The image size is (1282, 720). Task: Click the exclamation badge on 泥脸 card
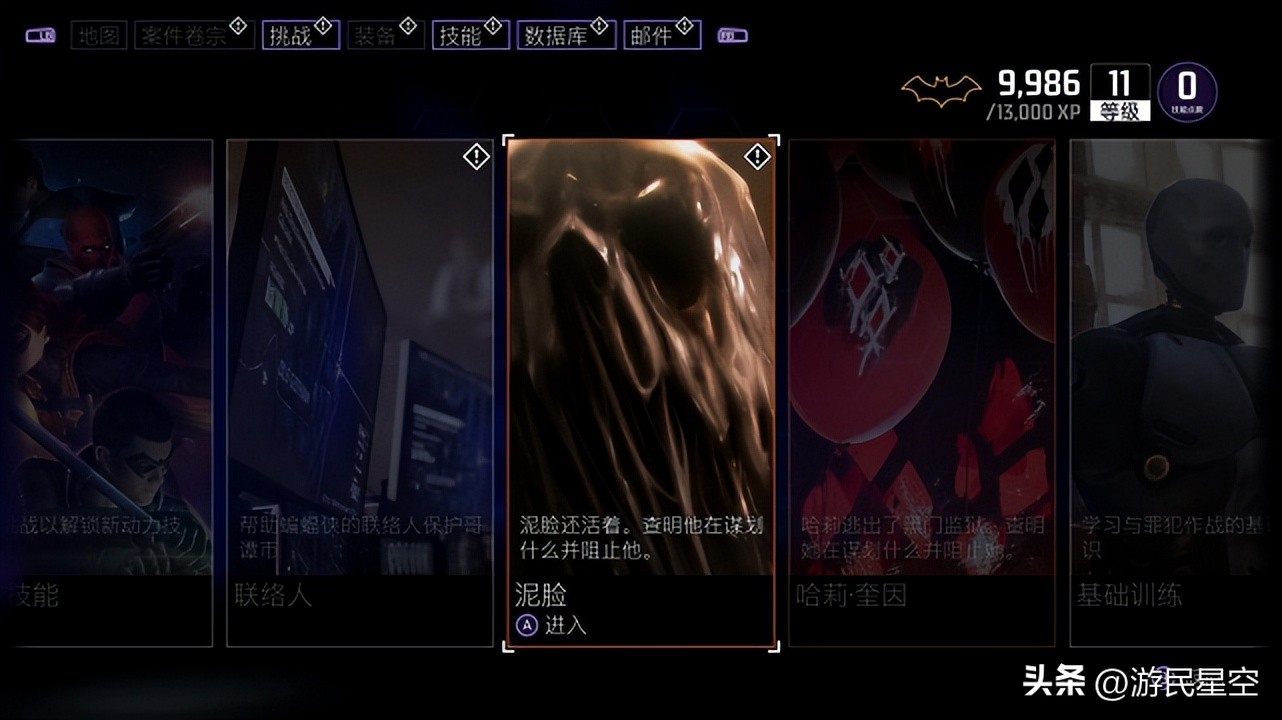tap(757, 156)
